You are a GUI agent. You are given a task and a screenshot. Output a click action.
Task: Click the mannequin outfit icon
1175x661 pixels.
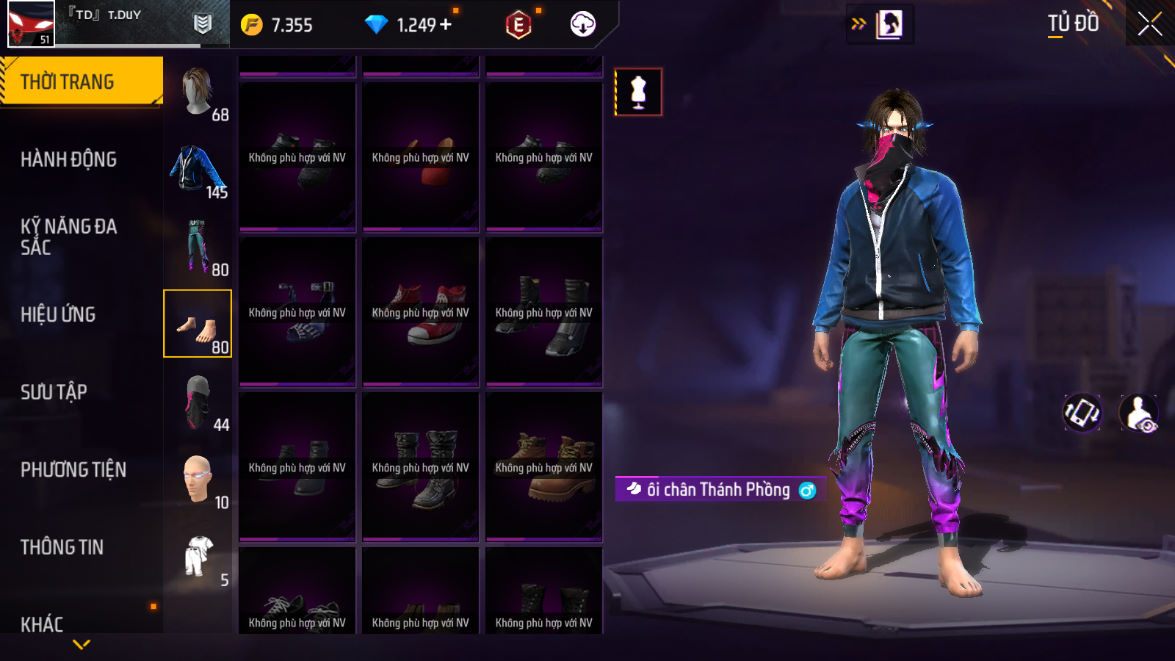click(x=638, y=92)
